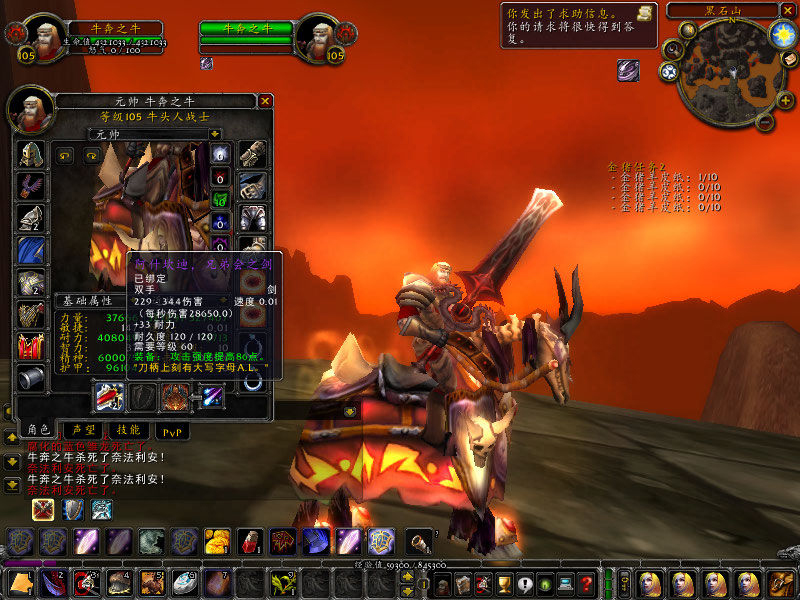The image size is (800, 600).
Task: Select the main-hand sword weapon slot
Action: coord(109,397)
